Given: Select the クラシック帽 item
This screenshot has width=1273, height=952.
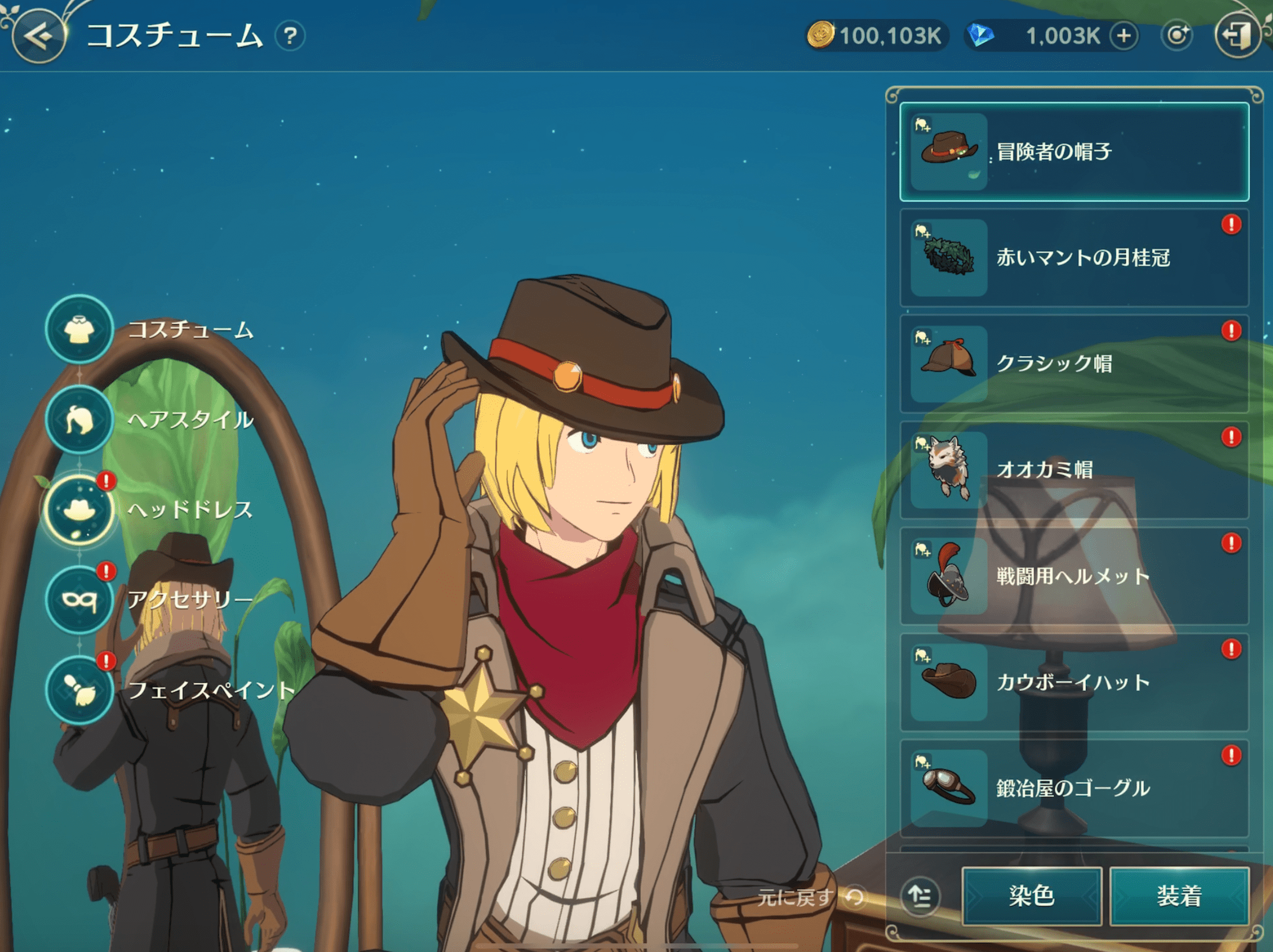Looking at the screenshot, I should pos(1074,364).
